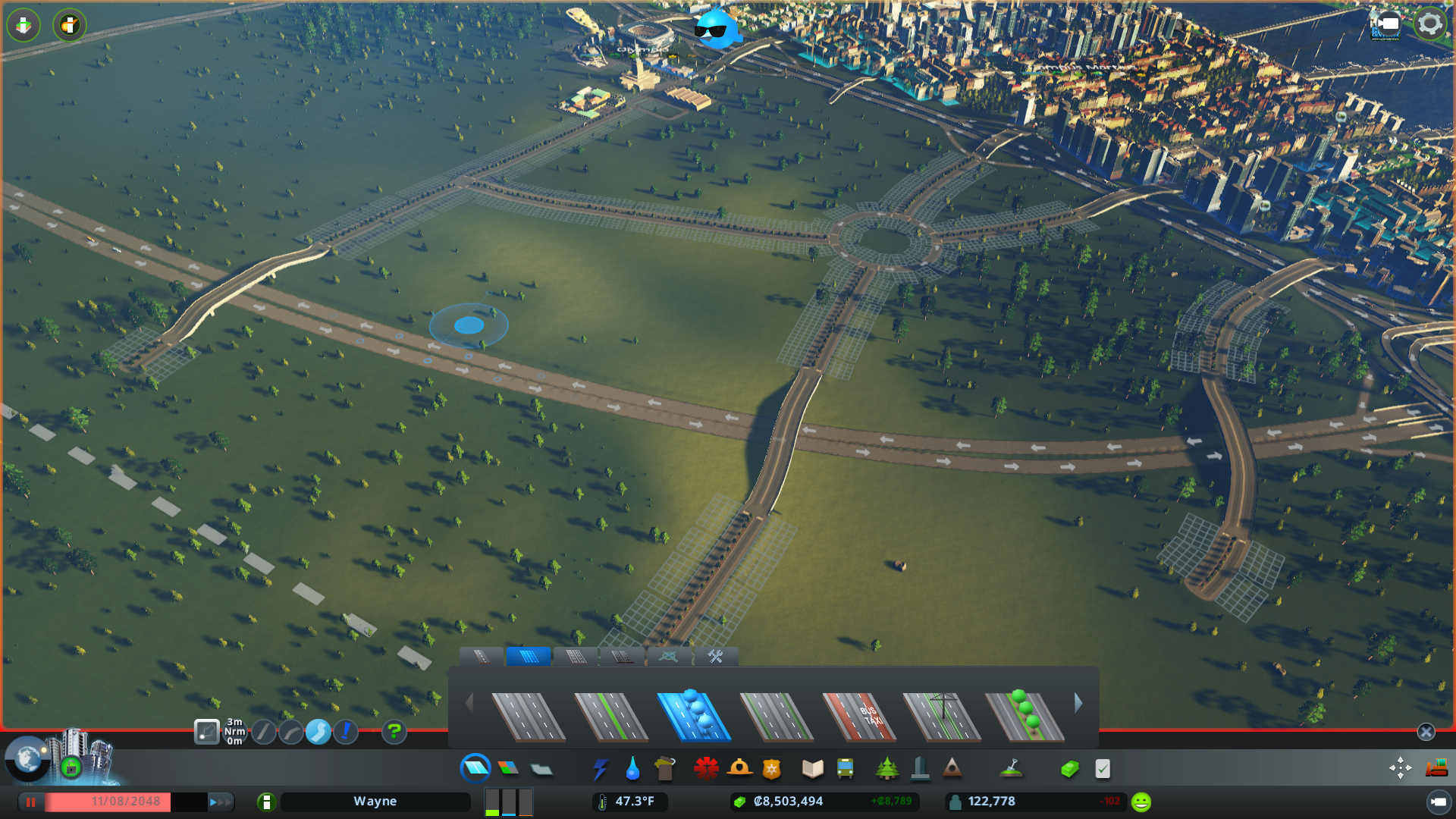1456x819 pixels.
Task: Toggle free camera mode at bottom right
Action: (1400, 767)
